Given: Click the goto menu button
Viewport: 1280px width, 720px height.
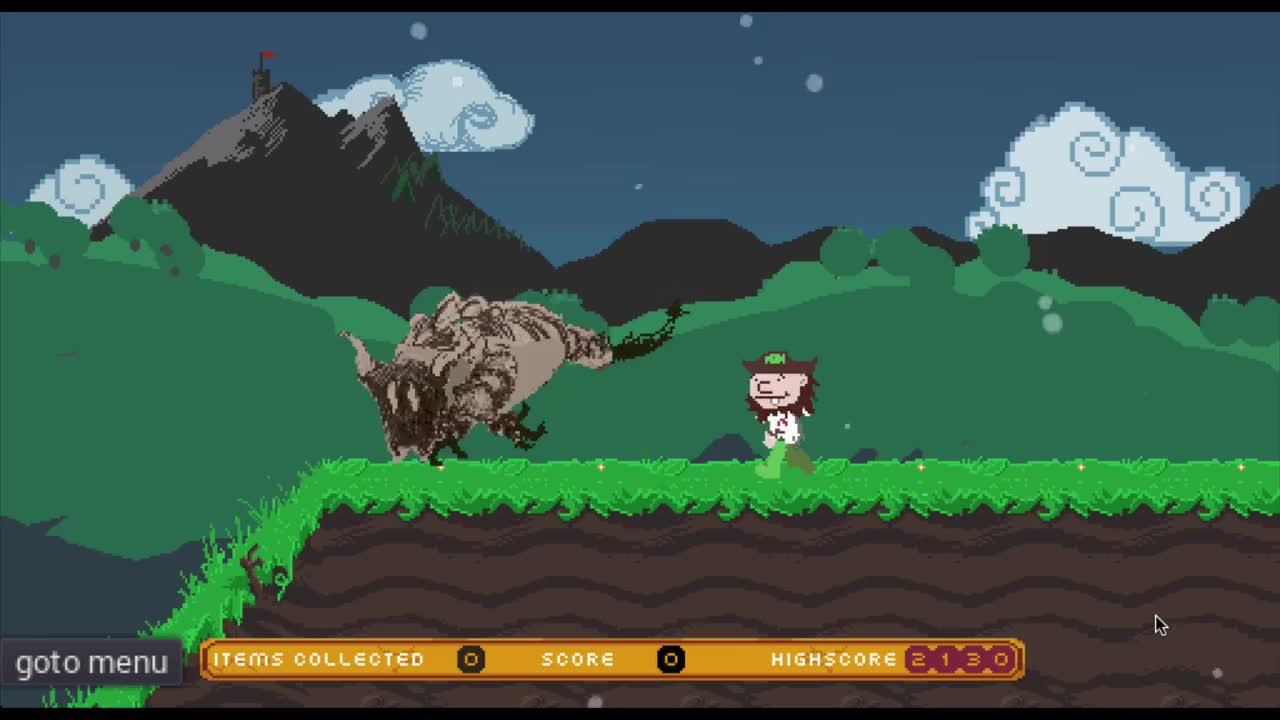Looking at the screenshot, I should pyautogui.click(x=90, y=662).
